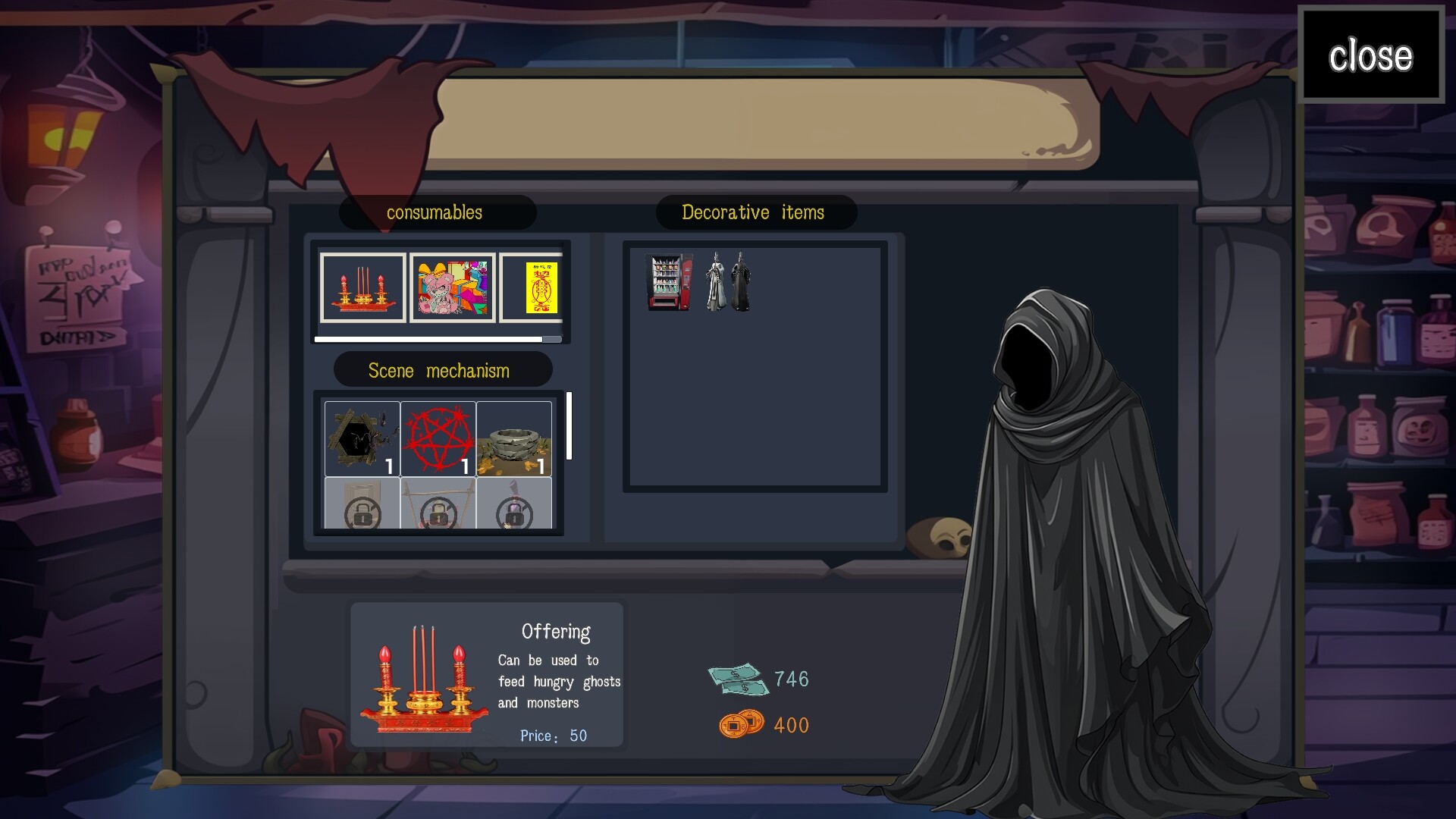Click the consumables horizontal scrollbar
This screenshot has height=819, width=1456.
click(x=438, y=339)
